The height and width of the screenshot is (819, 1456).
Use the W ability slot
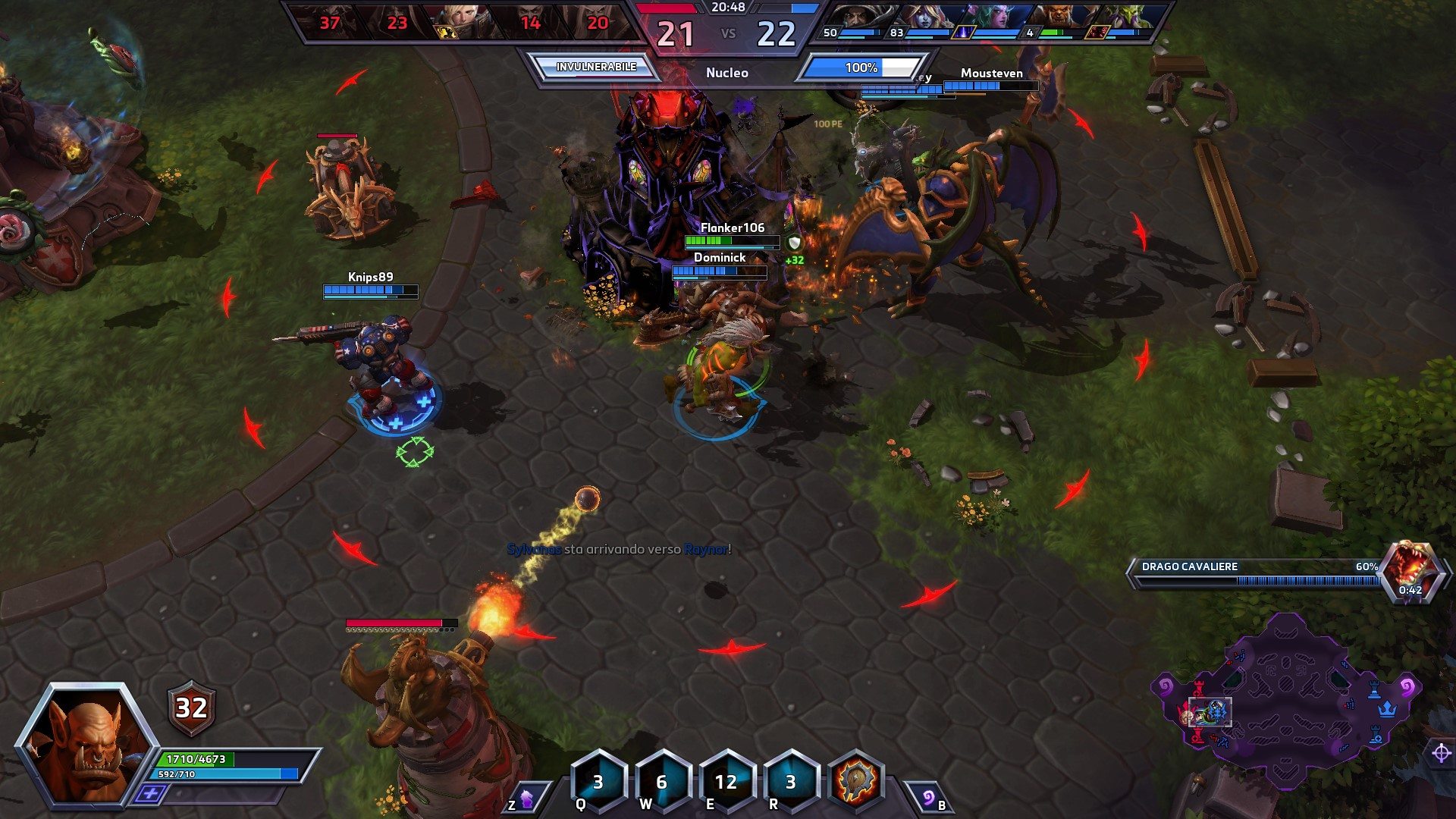tap(662, 781)
